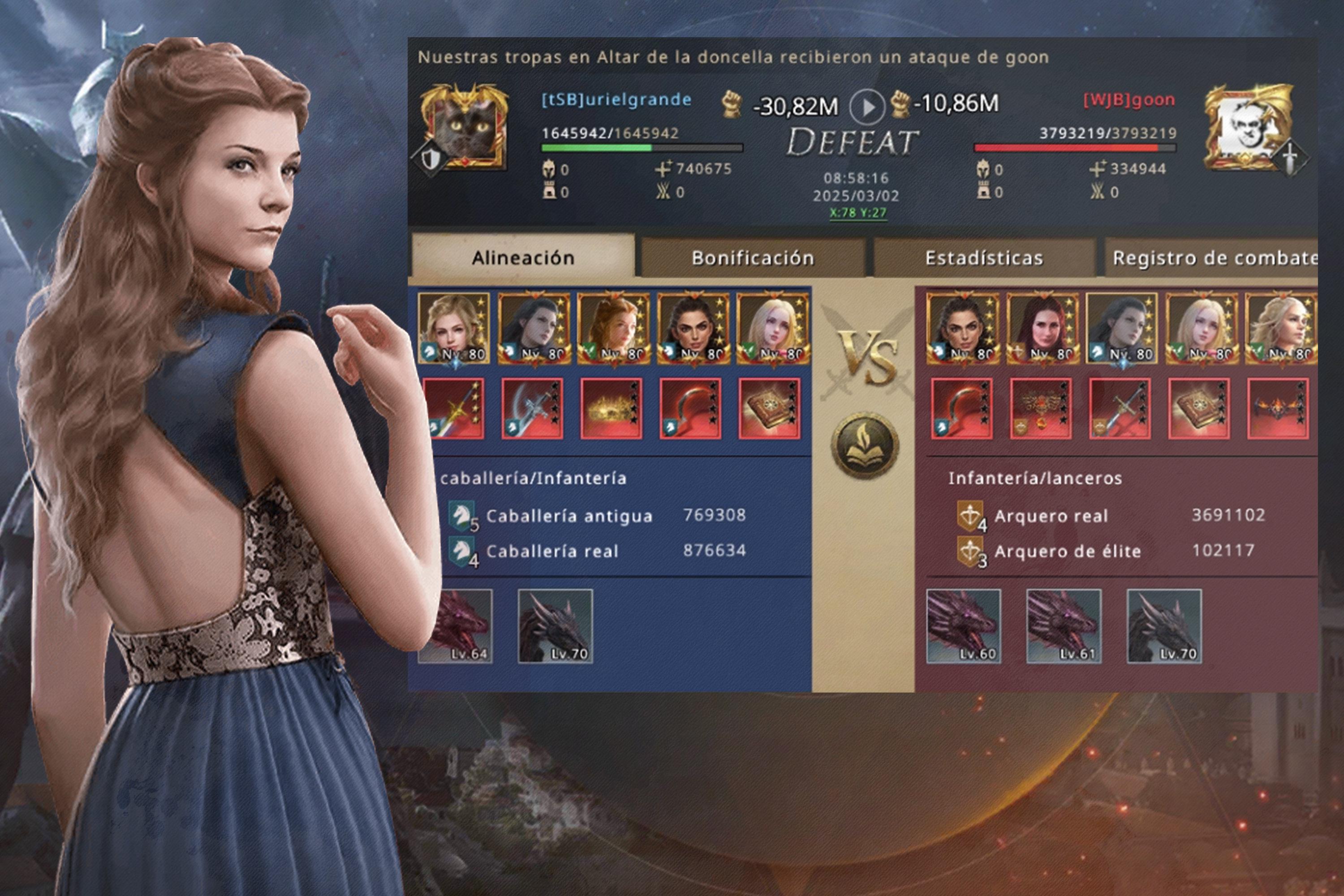Switch to the Alineación tab

point(522,258)
